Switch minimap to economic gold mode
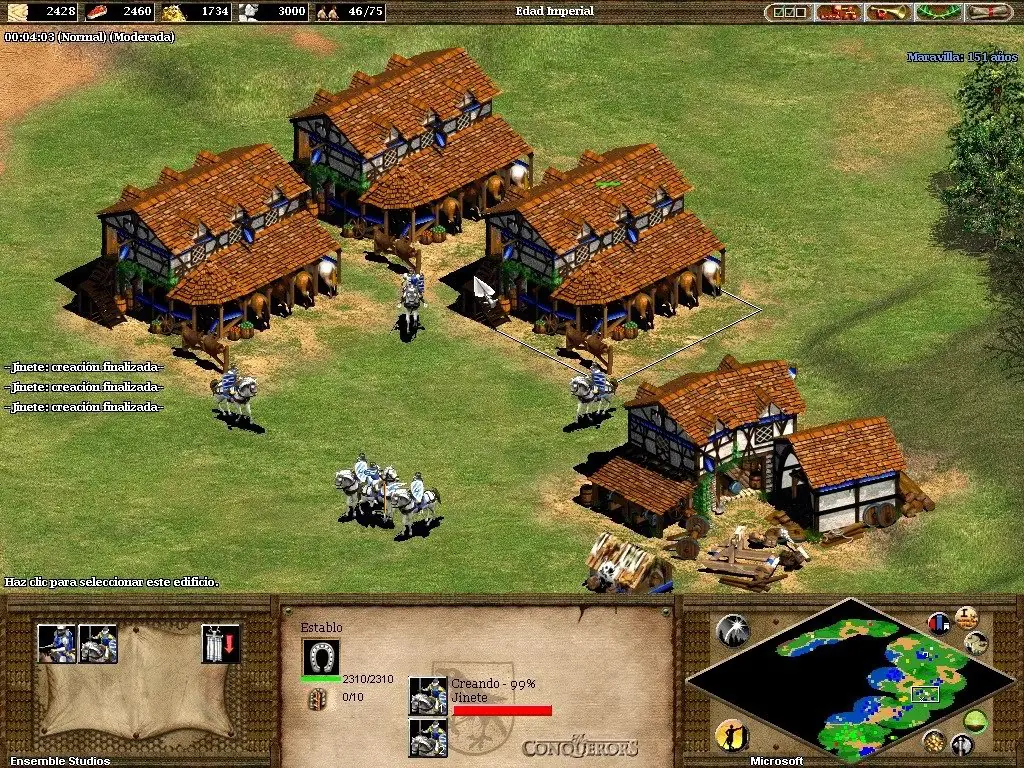The width and height of the screenshot is (1024, 768). point(934,740)
